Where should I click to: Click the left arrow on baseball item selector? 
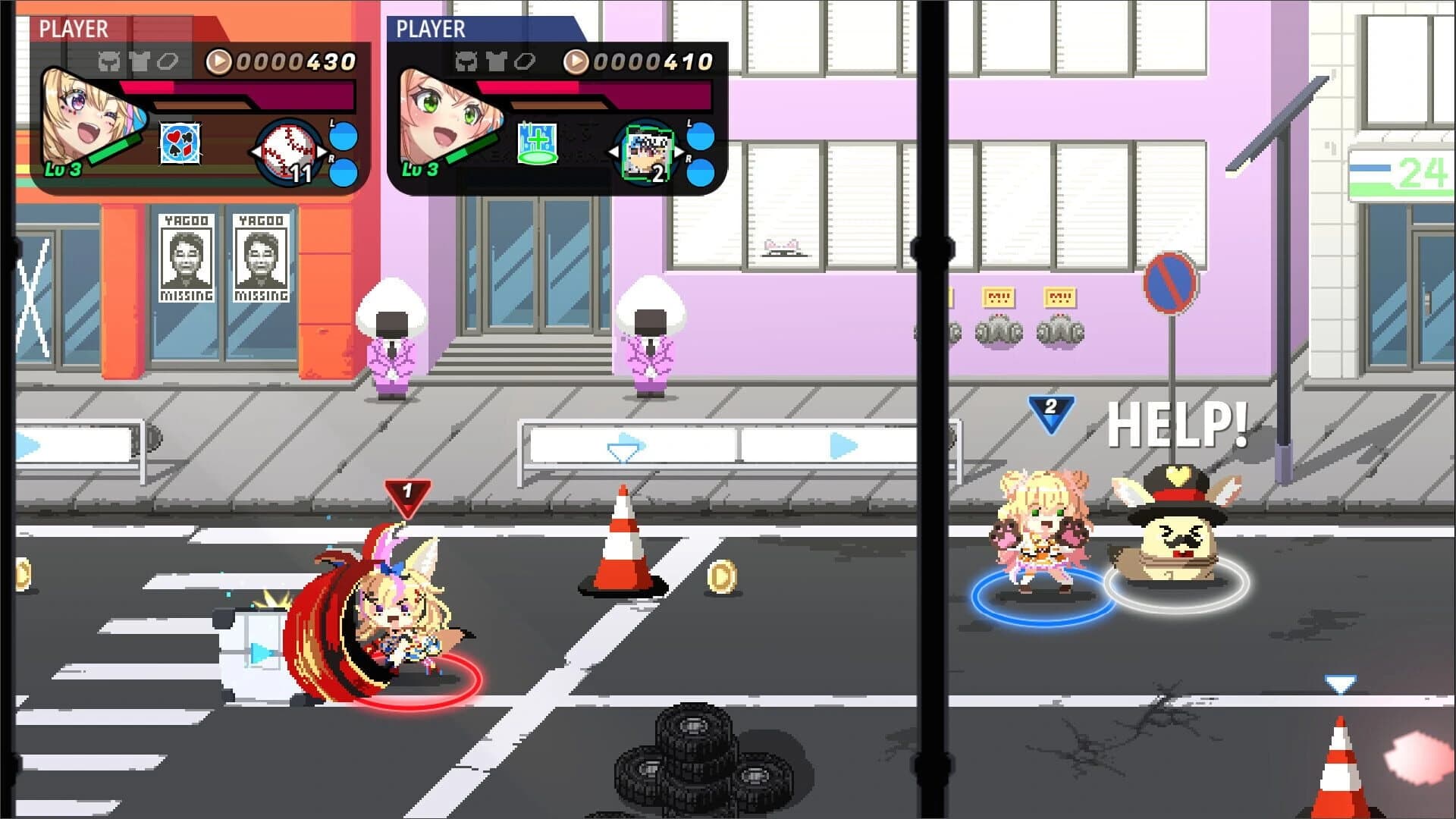[x=256, y=152]
